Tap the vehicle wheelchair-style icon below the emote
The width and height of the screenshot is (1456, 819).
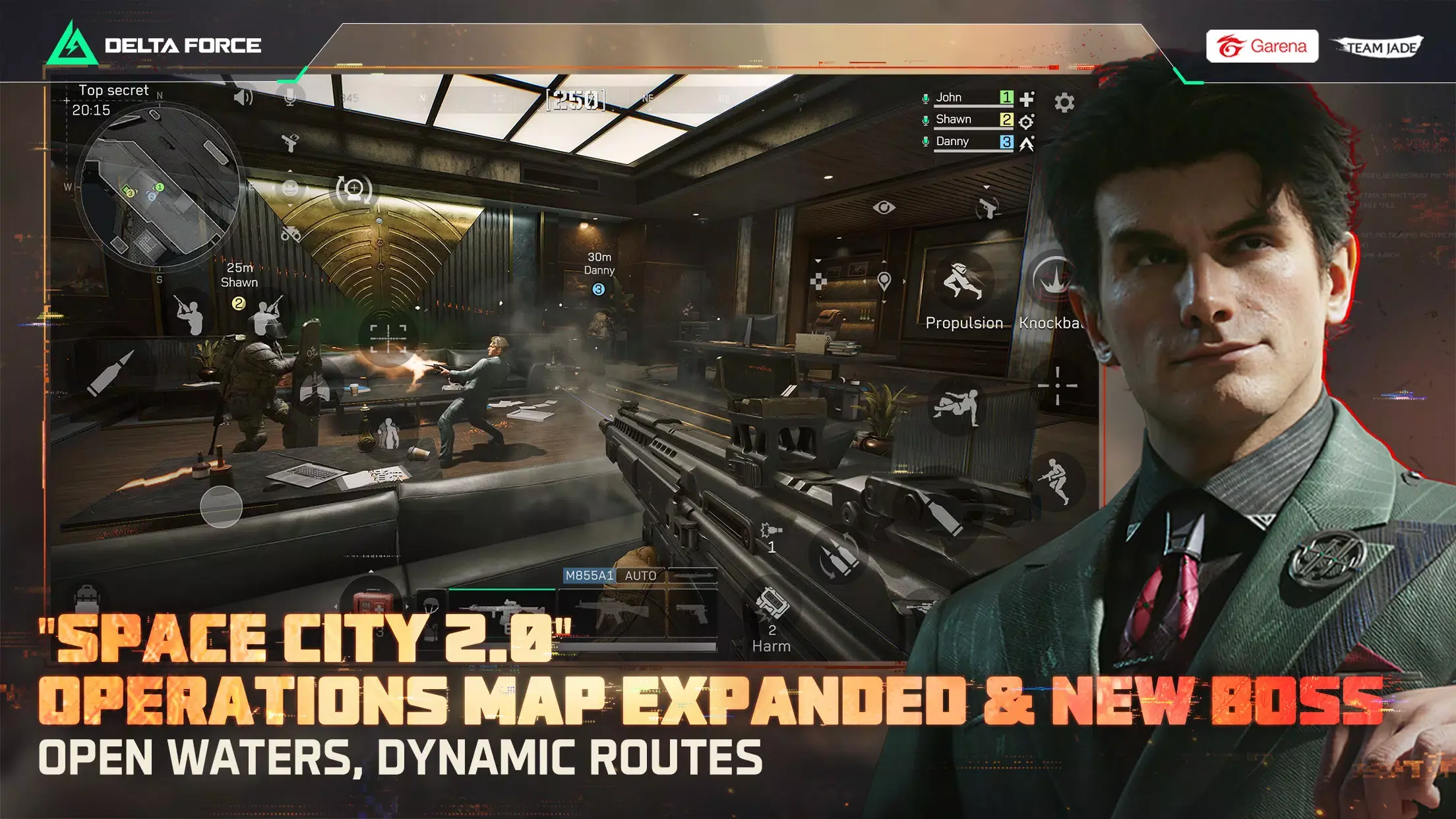point(290,234)
